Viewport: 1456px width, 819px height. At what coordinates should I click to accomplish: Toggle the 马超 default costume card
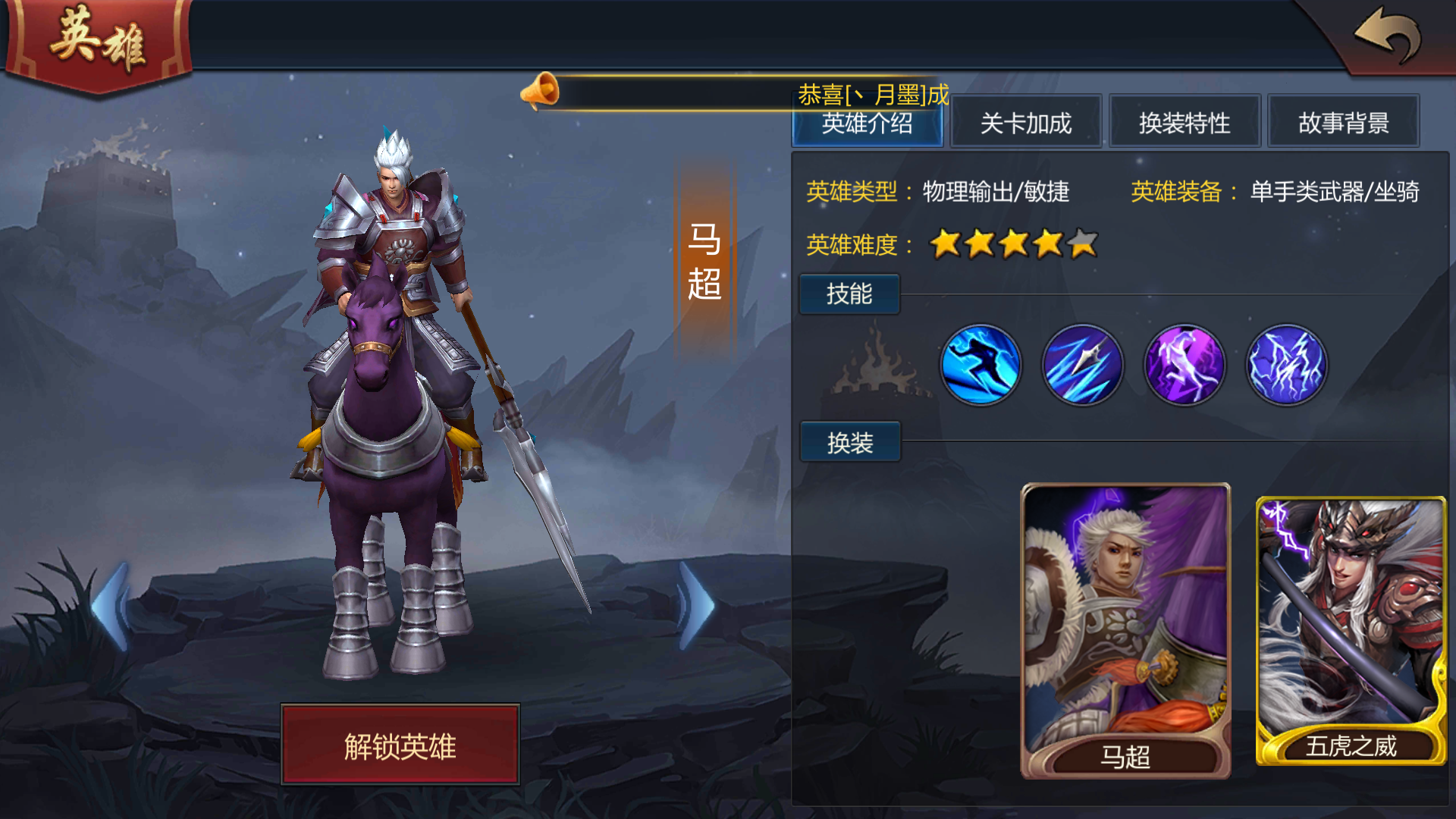[1125, 629]
